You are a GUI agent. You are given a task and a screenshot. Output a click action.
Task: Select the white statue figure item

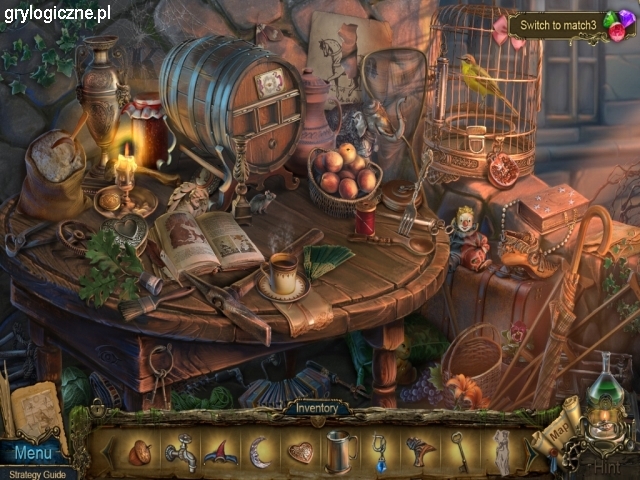click(x=501, y=452)
